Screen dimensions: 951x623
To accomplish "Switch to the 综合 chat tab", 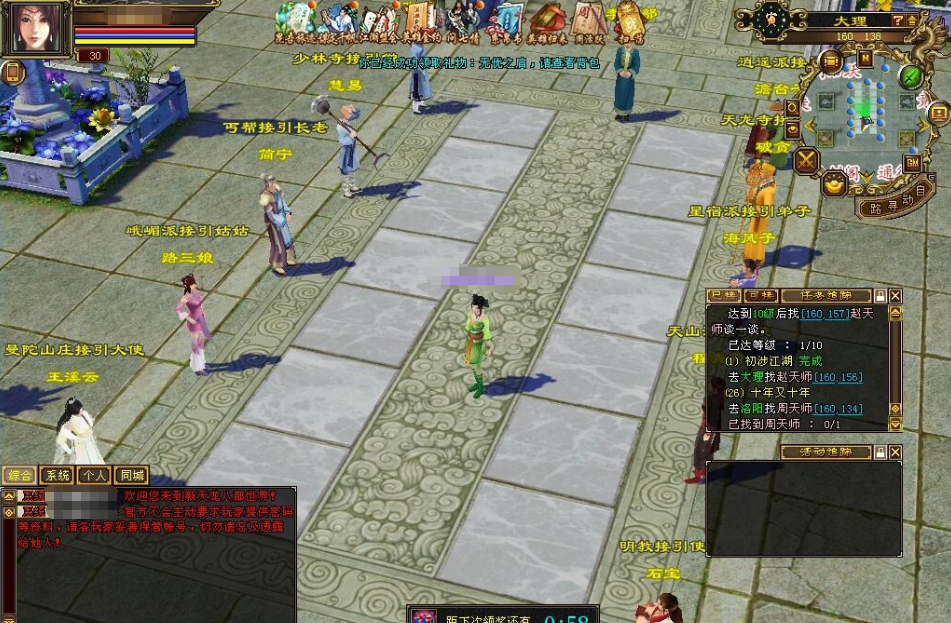I will point(19,476).
